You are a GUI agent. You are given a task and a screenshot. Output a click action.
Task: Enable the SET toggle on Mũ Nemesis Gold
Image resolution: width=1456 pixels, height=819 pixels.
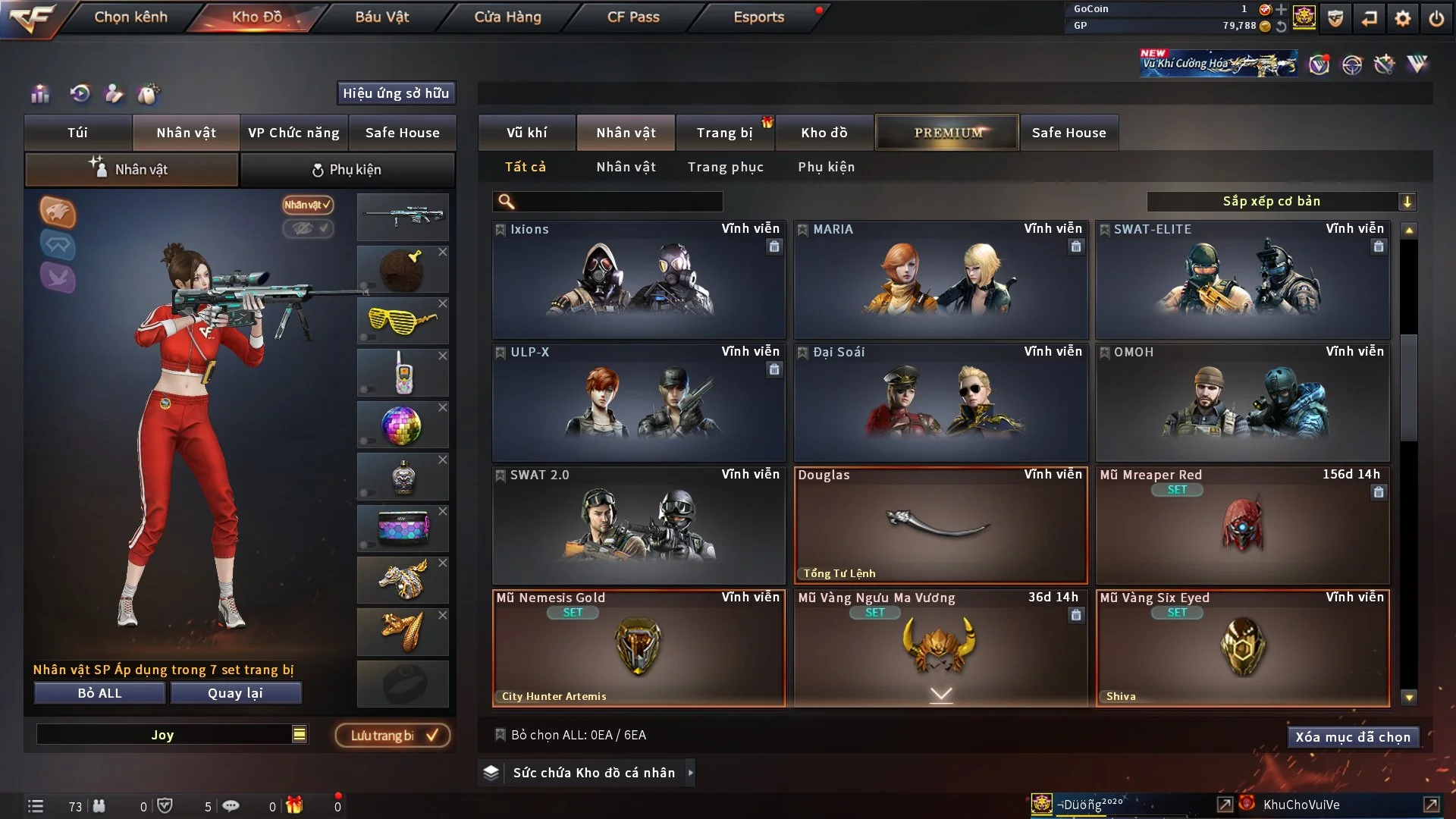573,613
